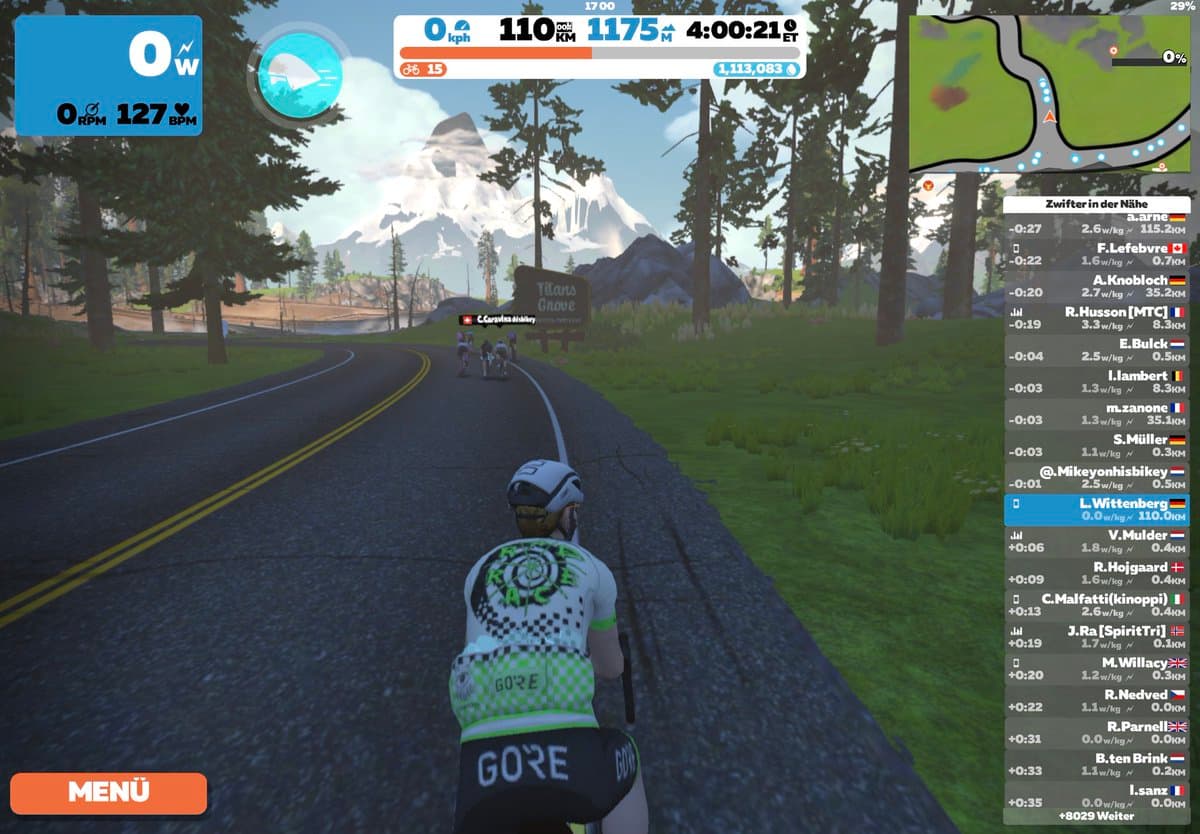Select R.Parnell in the rider list
The width and height of the screenshot is (1200, 834).
1096,733
